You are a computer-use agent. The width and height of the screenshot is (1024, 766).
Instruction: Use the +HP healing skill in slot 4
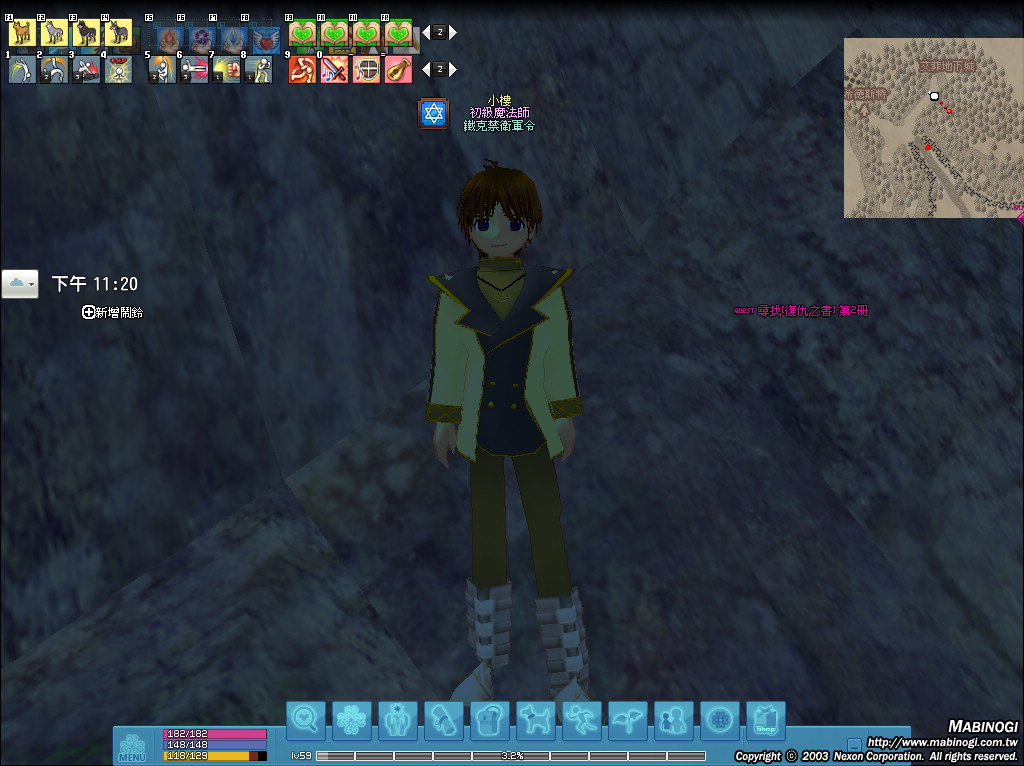pyautogui.click(x=118, y=70)
